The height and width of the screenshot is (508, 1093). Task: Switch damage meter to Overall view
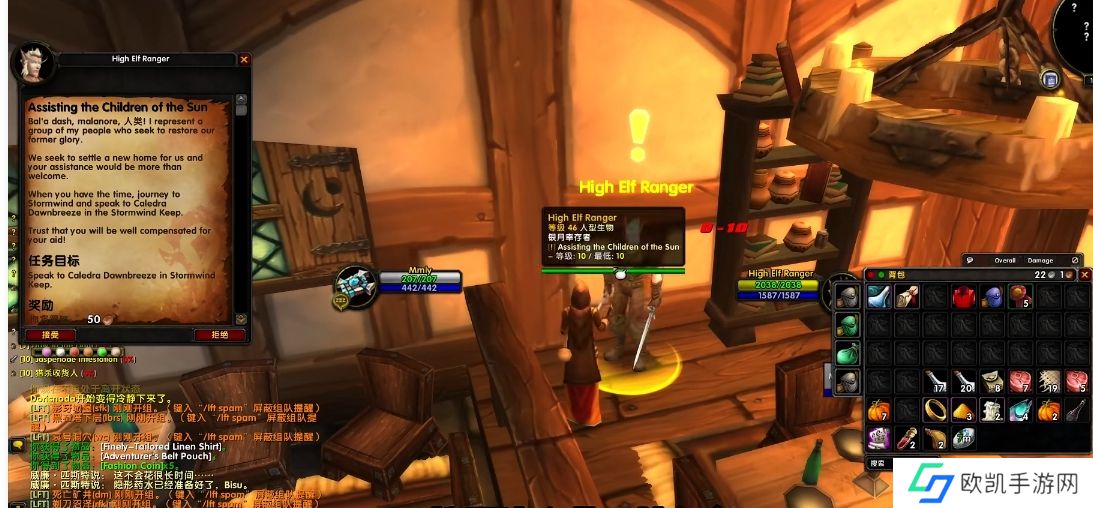1004,260
